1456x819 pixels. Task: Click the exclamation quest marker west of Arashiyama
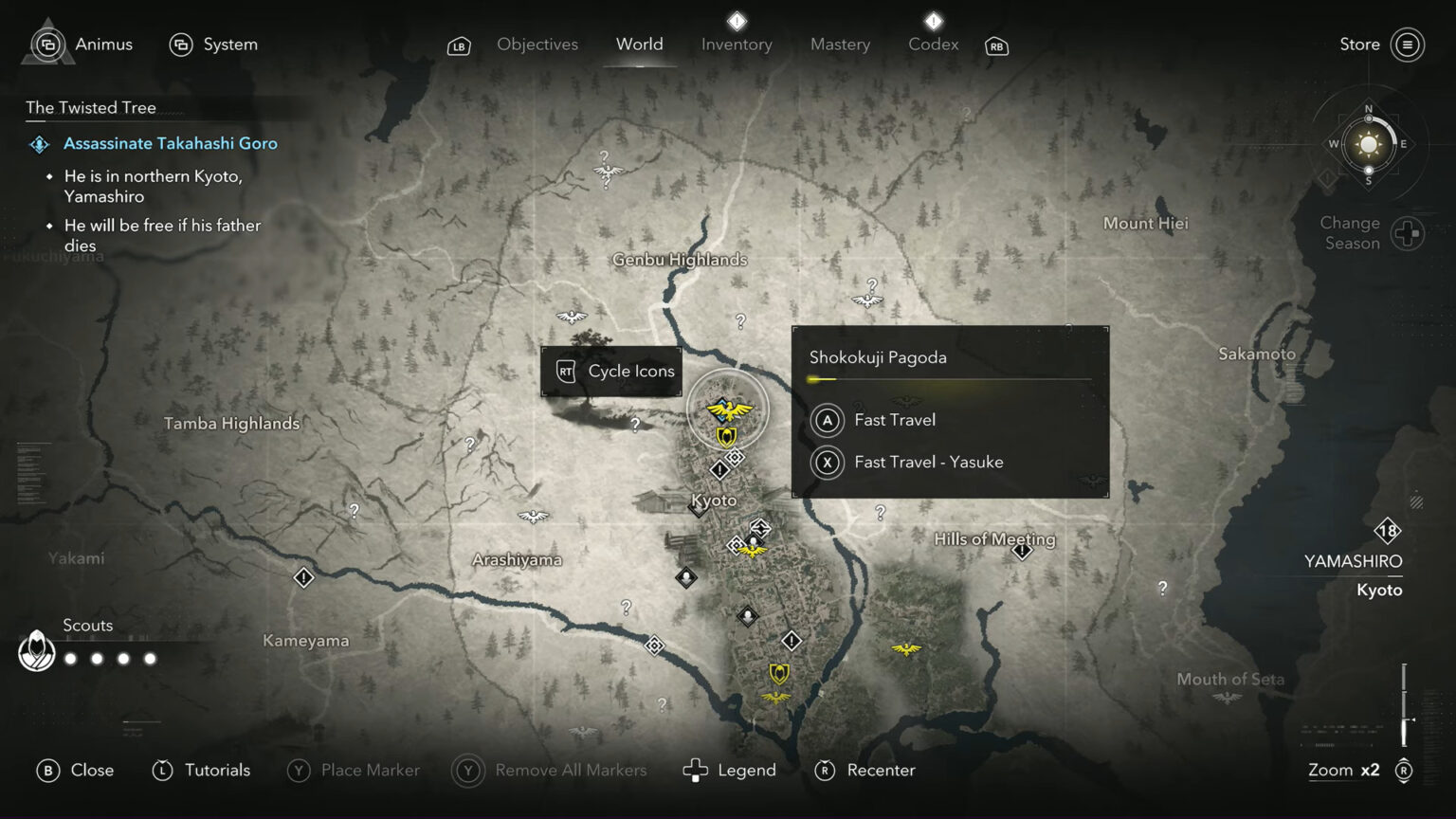pyautogui.click(x=304, y=576)
